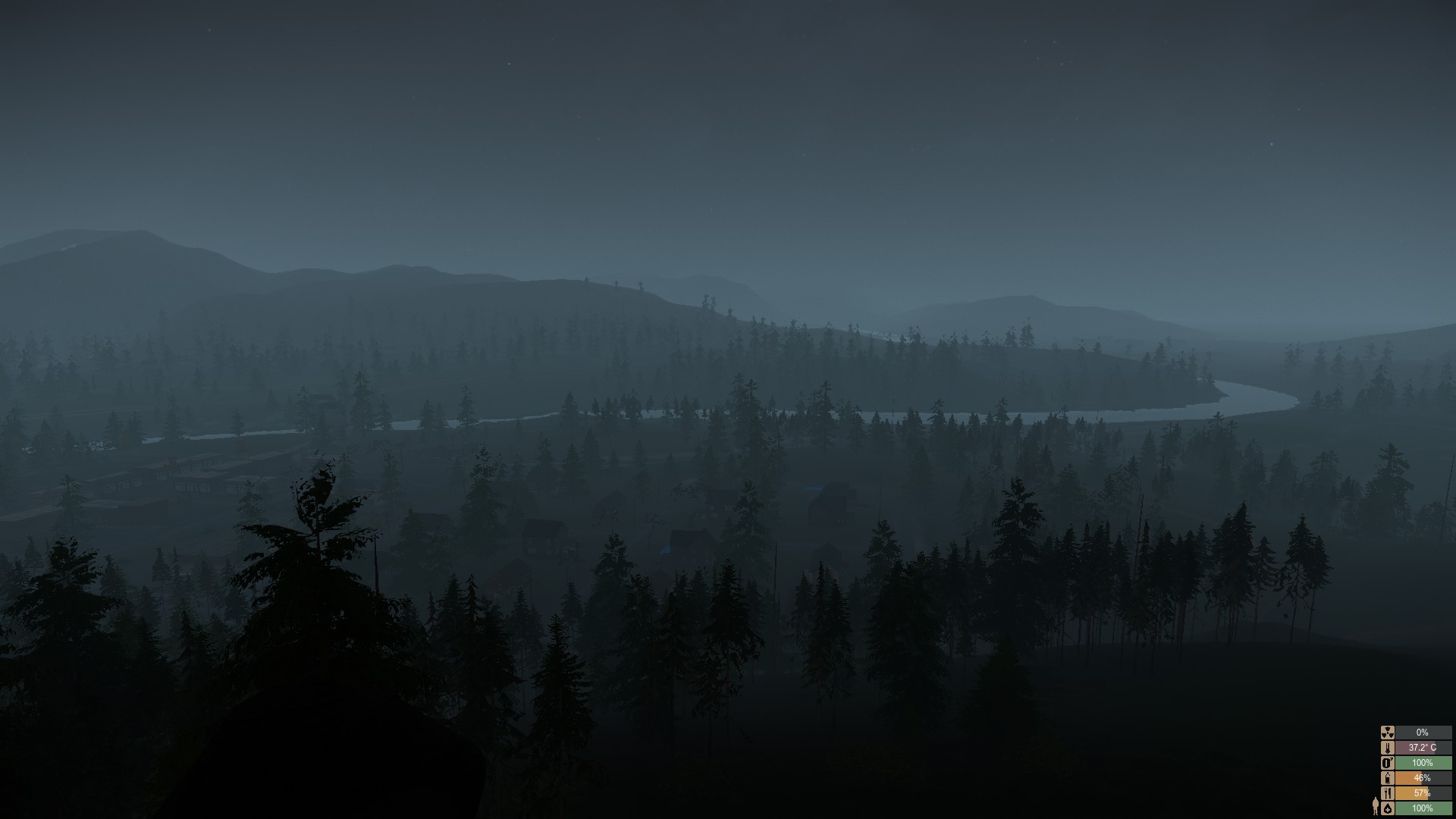Click the energy gauge icon
Screen dimensions: 1456x819
click(1388, 763)
